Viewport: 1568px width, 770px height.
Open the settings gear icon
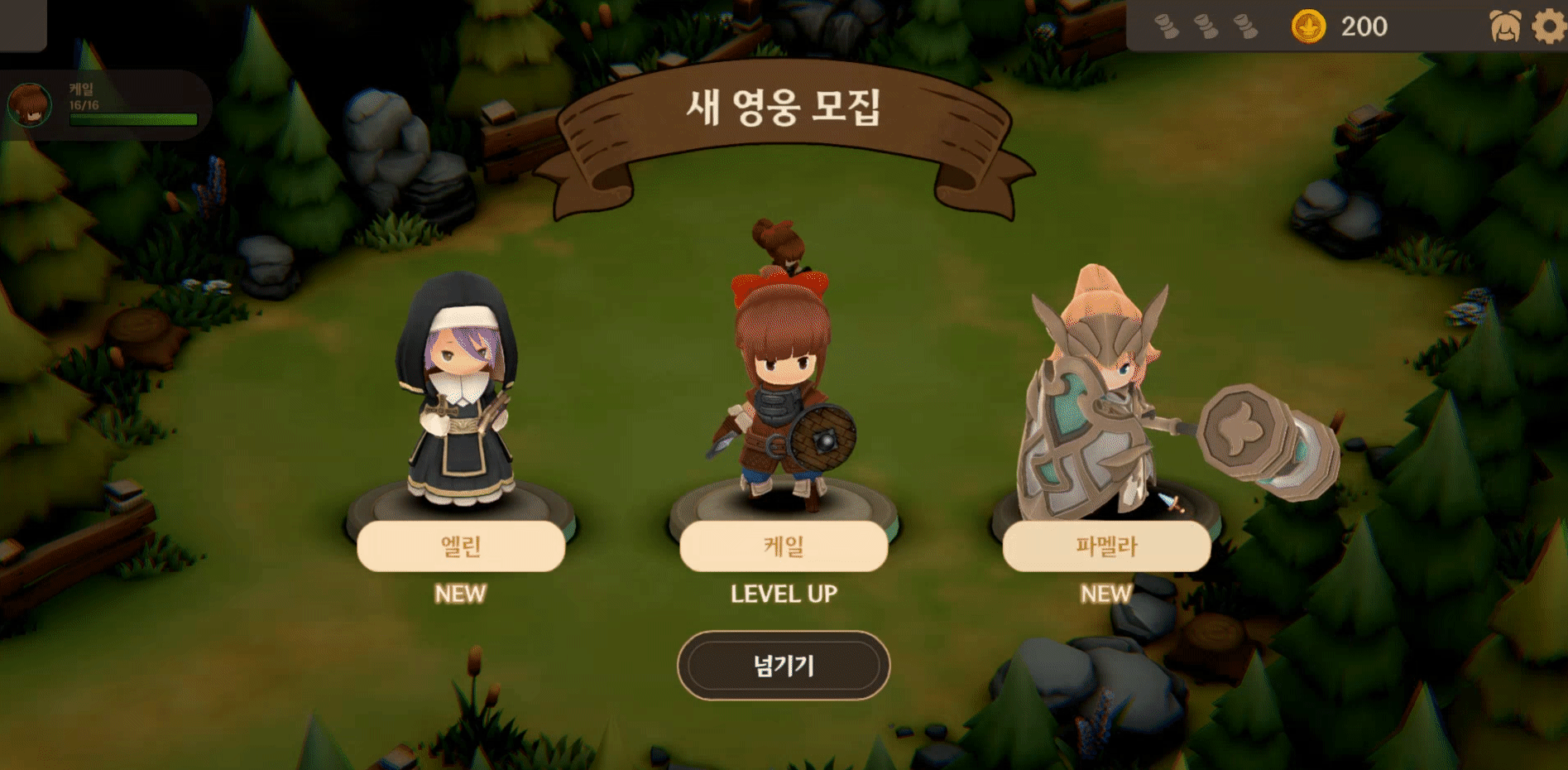coord(1548,26)
